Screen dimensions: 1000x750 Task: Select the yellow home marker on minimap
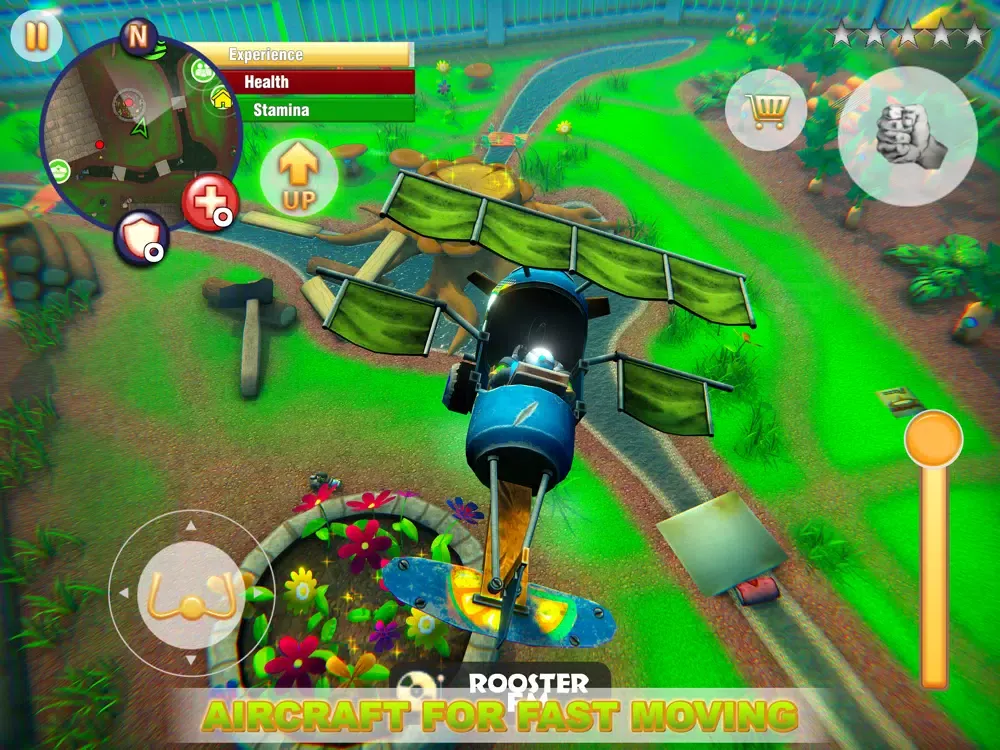pyautogui.click(x=222, y=98)
